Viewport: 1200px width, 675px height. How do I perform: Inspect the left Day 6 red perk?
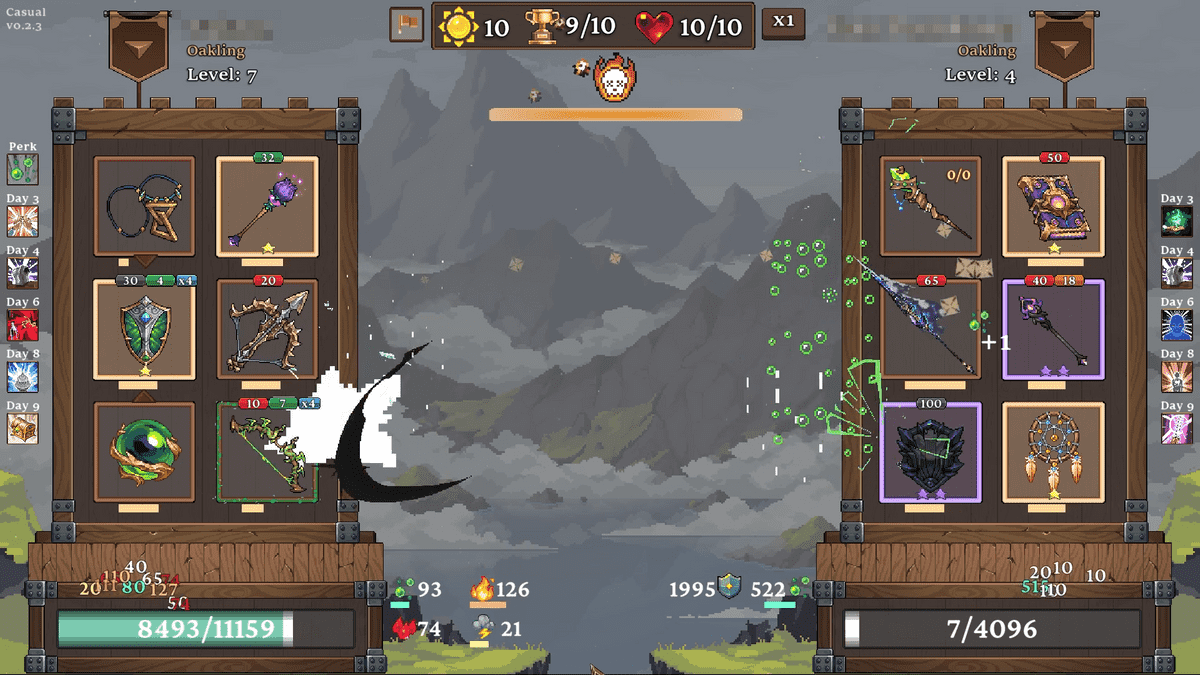click(22, 324)
